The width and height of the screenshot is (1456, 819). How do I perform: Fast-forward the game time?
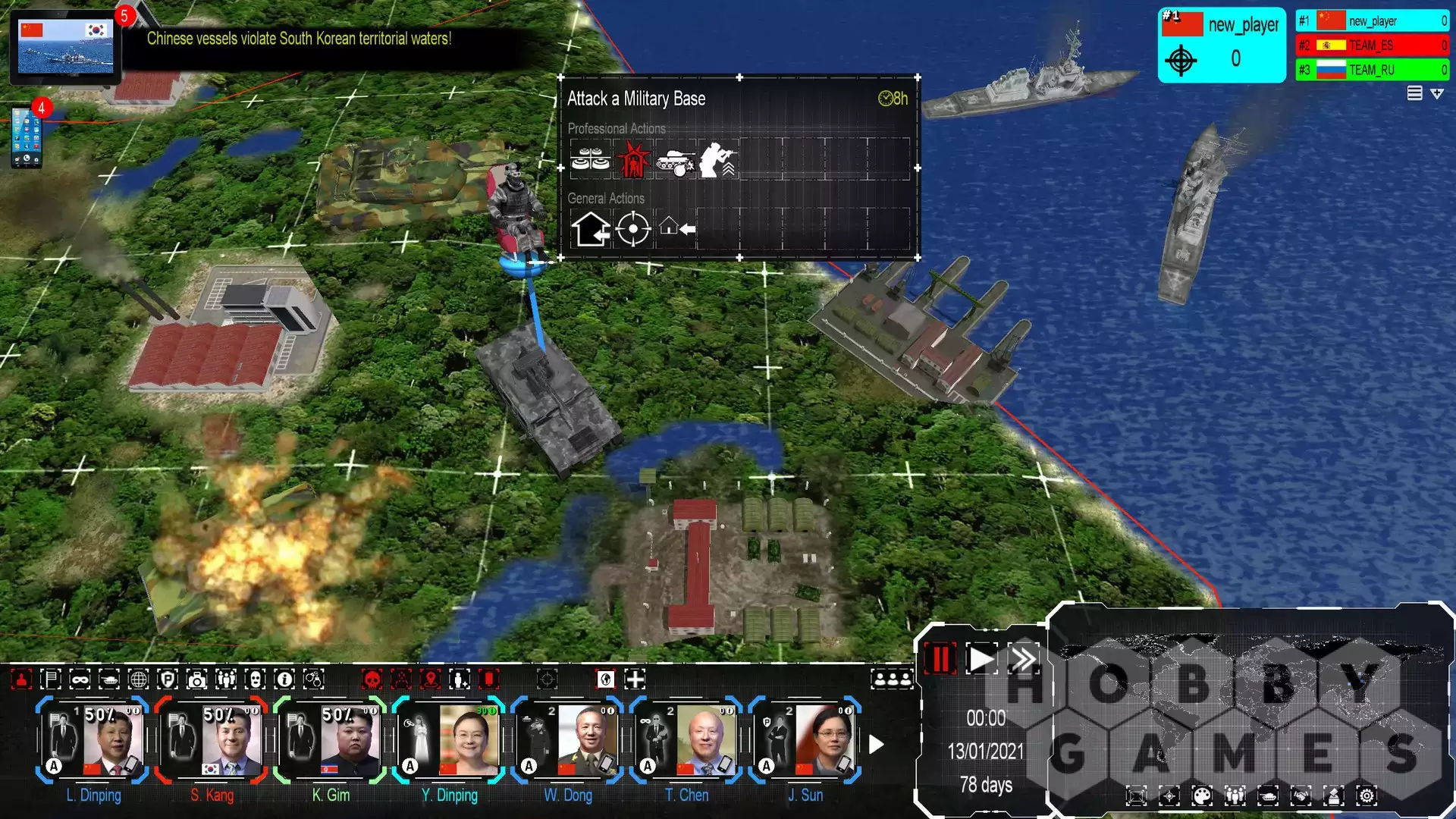tap(1023, 659)
